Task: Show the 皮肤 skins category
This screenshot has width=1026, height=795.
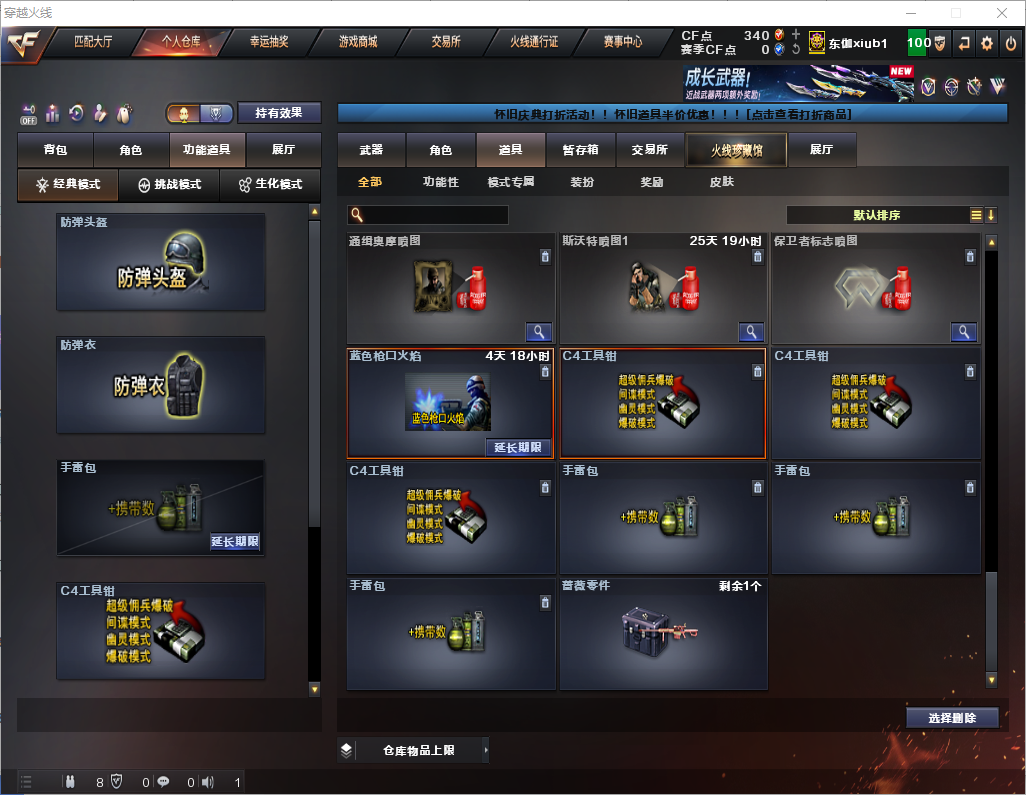Action: coord(721,182)
